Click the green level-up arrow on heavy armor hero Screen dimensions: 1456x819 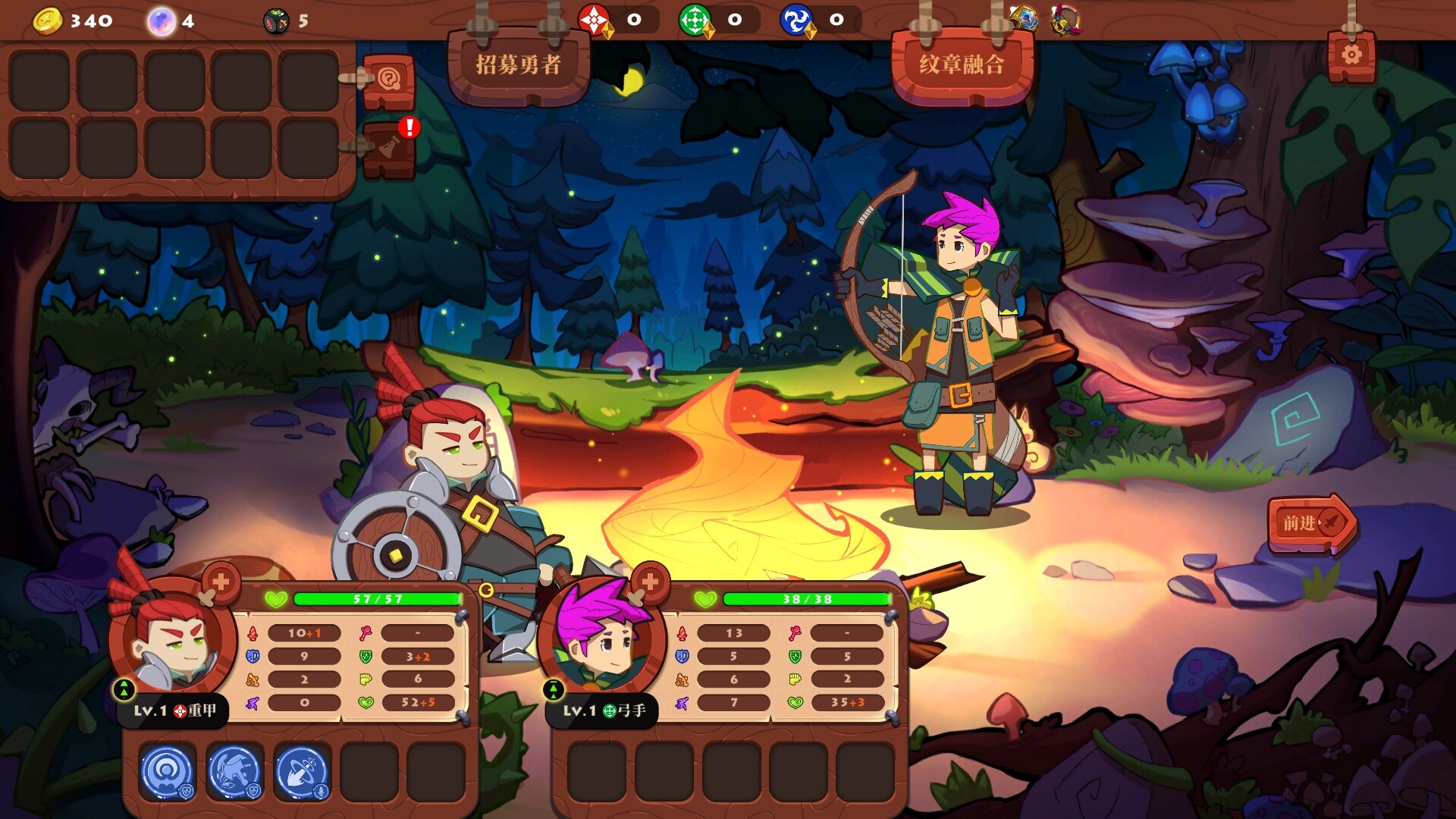pyautogui.click(x=124, y=689)
